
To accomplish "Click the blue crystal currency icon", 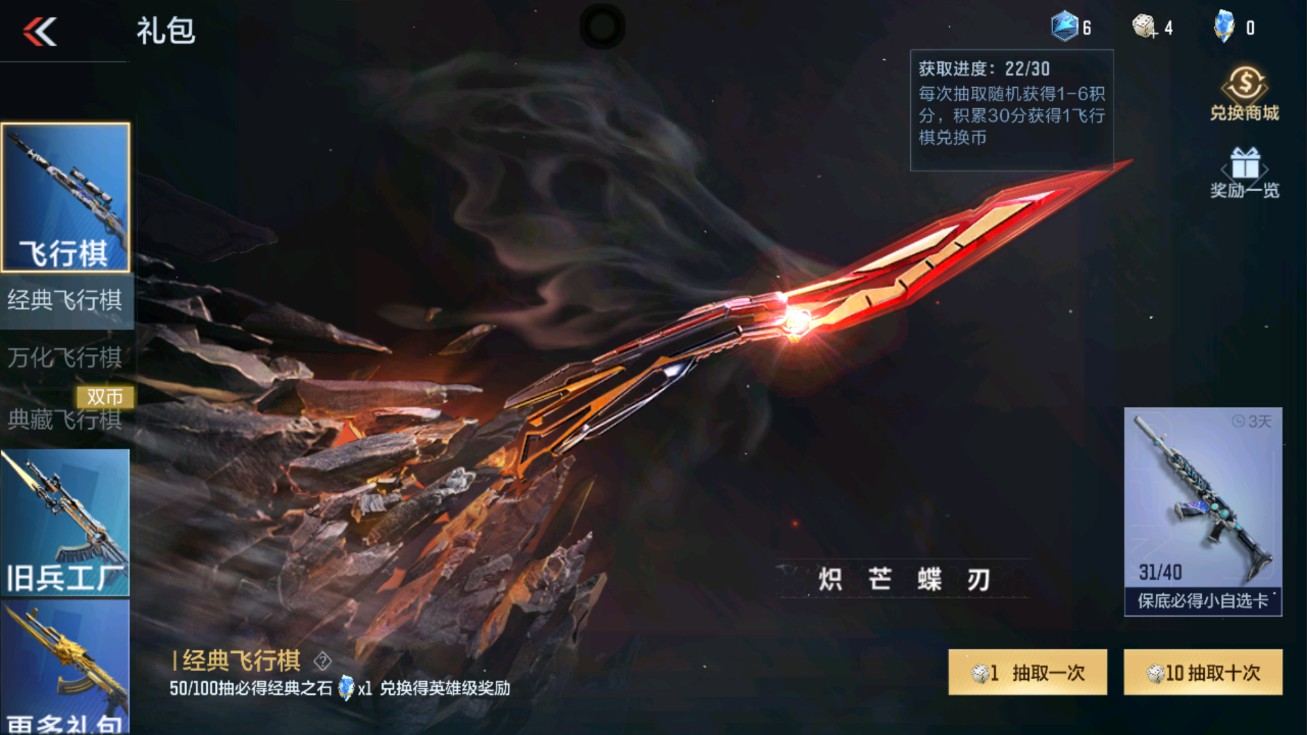I will click(x=1063, y=24).
